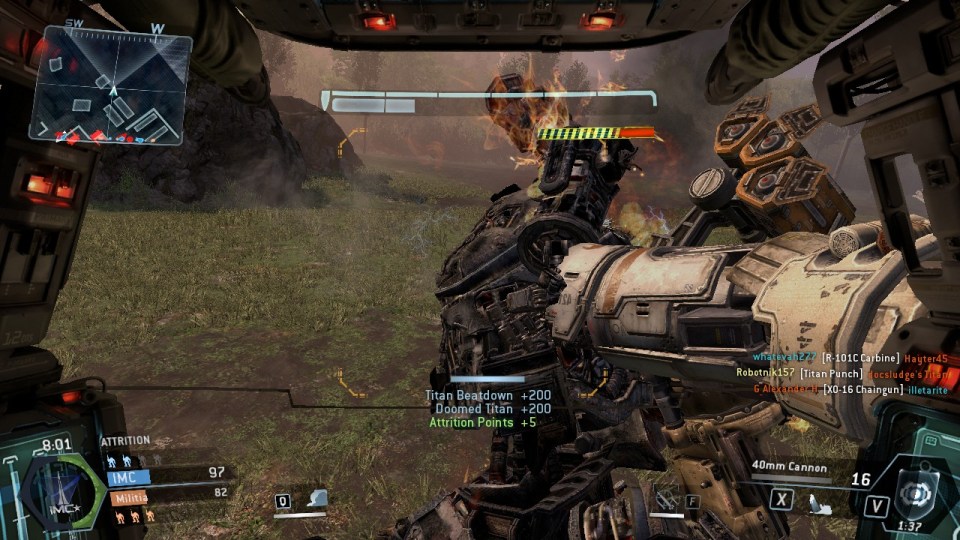Viewport: 960px width, 540px height.
Task: Click the minimap radar display
Action: pos(110,87)
